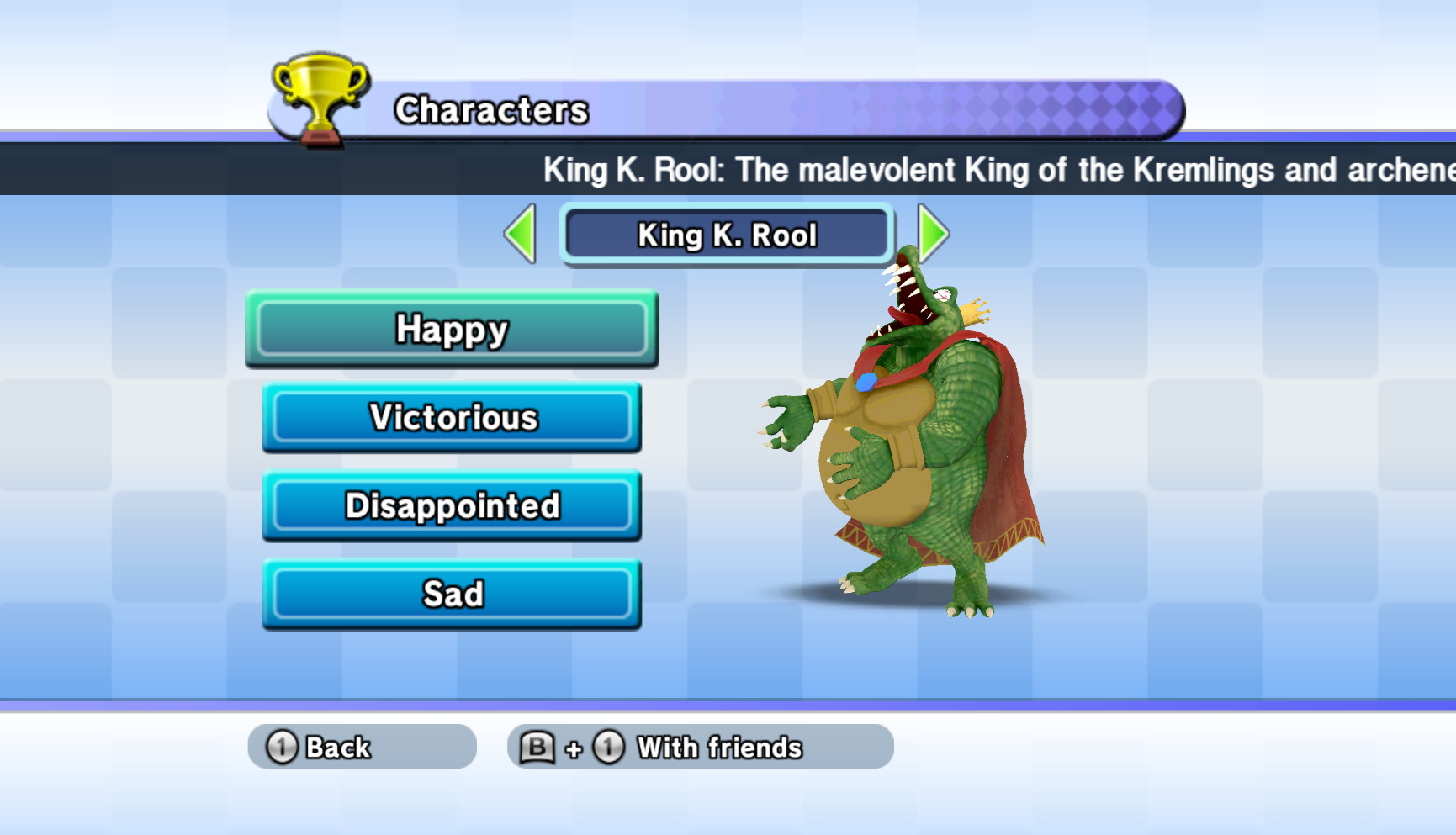1456x835 pixels.
Task: Select the Victorious animation option
Action: 452,418
